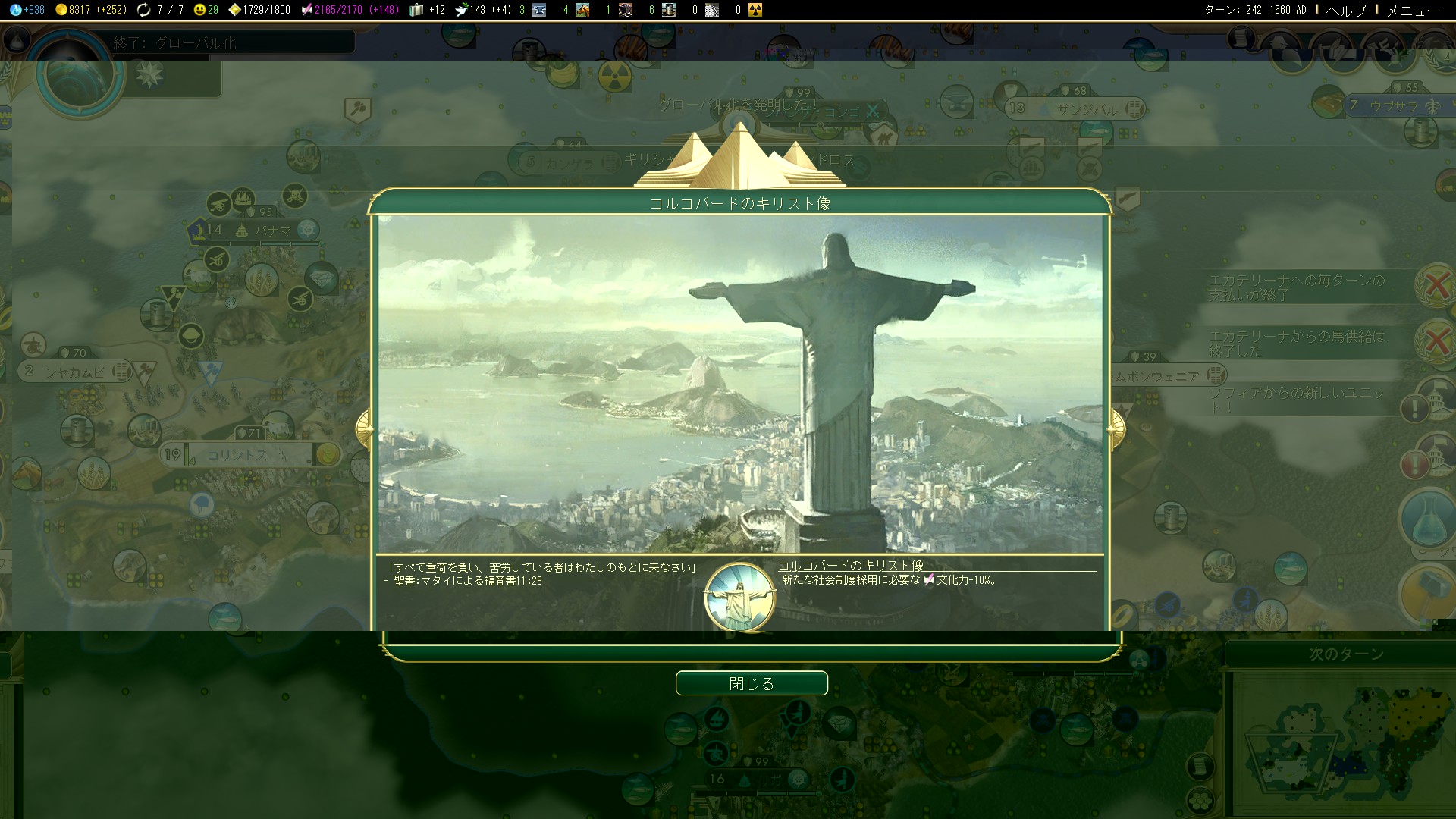Screen dimensions: 1456x819
Task: Select the ンャカムビ city banner
Action: pyautogui.click(x=76, y=372)
